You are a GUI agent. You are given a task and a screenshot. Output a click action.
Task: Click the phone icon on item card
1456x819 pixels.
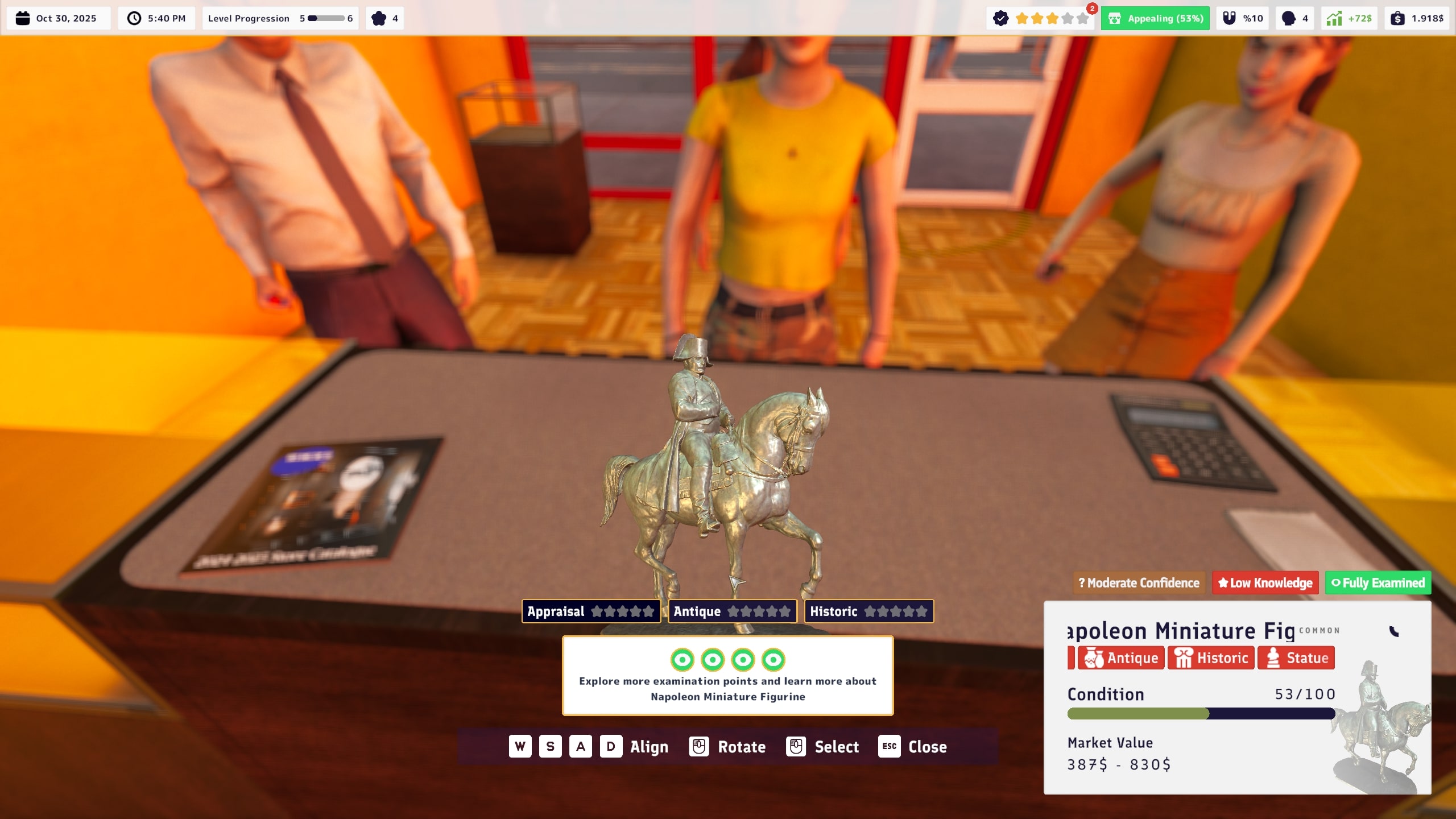pyautogui.click(x=1393, y=631)
